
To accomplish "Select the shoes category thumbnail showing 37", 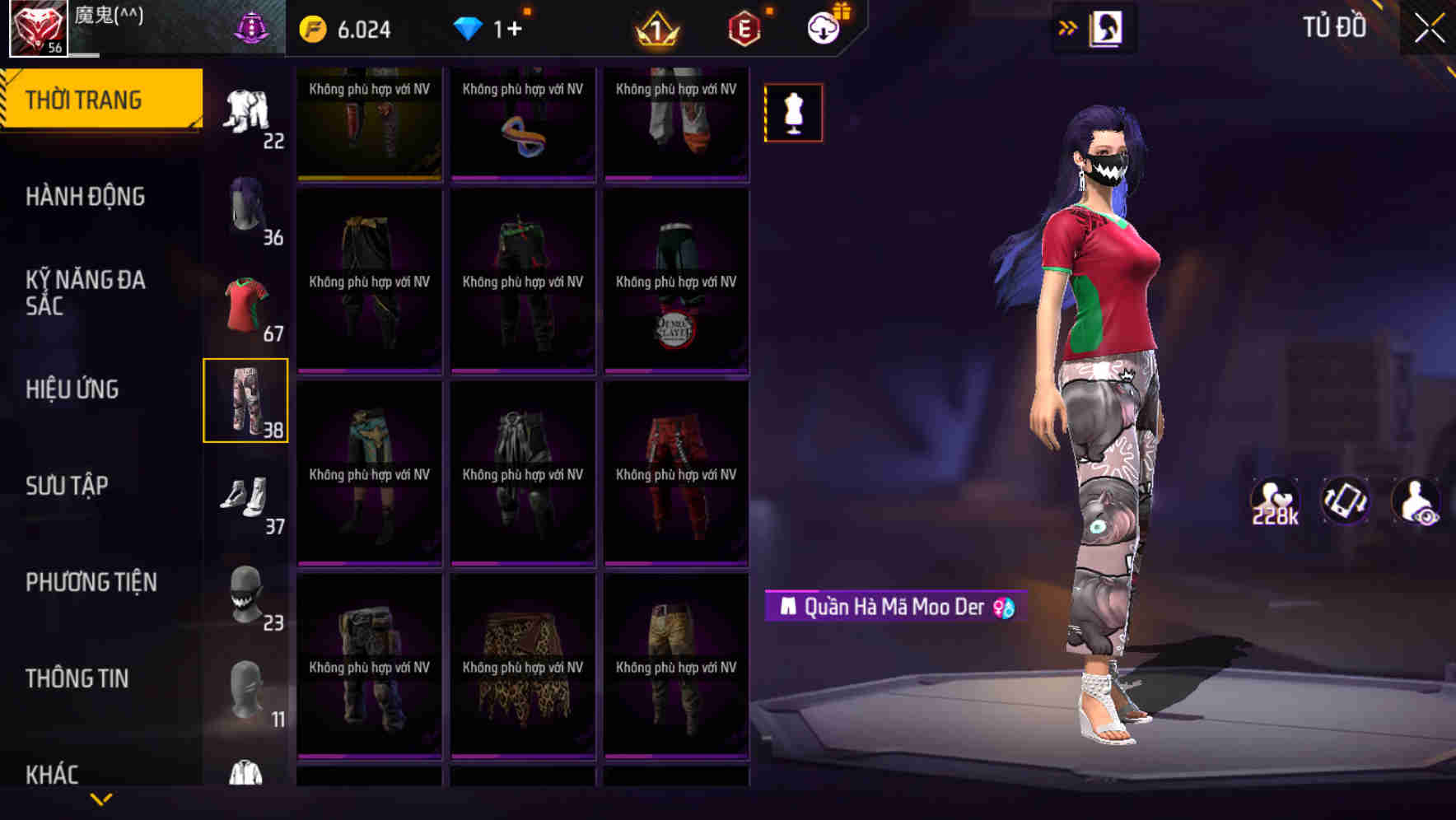I will [246, 494].
